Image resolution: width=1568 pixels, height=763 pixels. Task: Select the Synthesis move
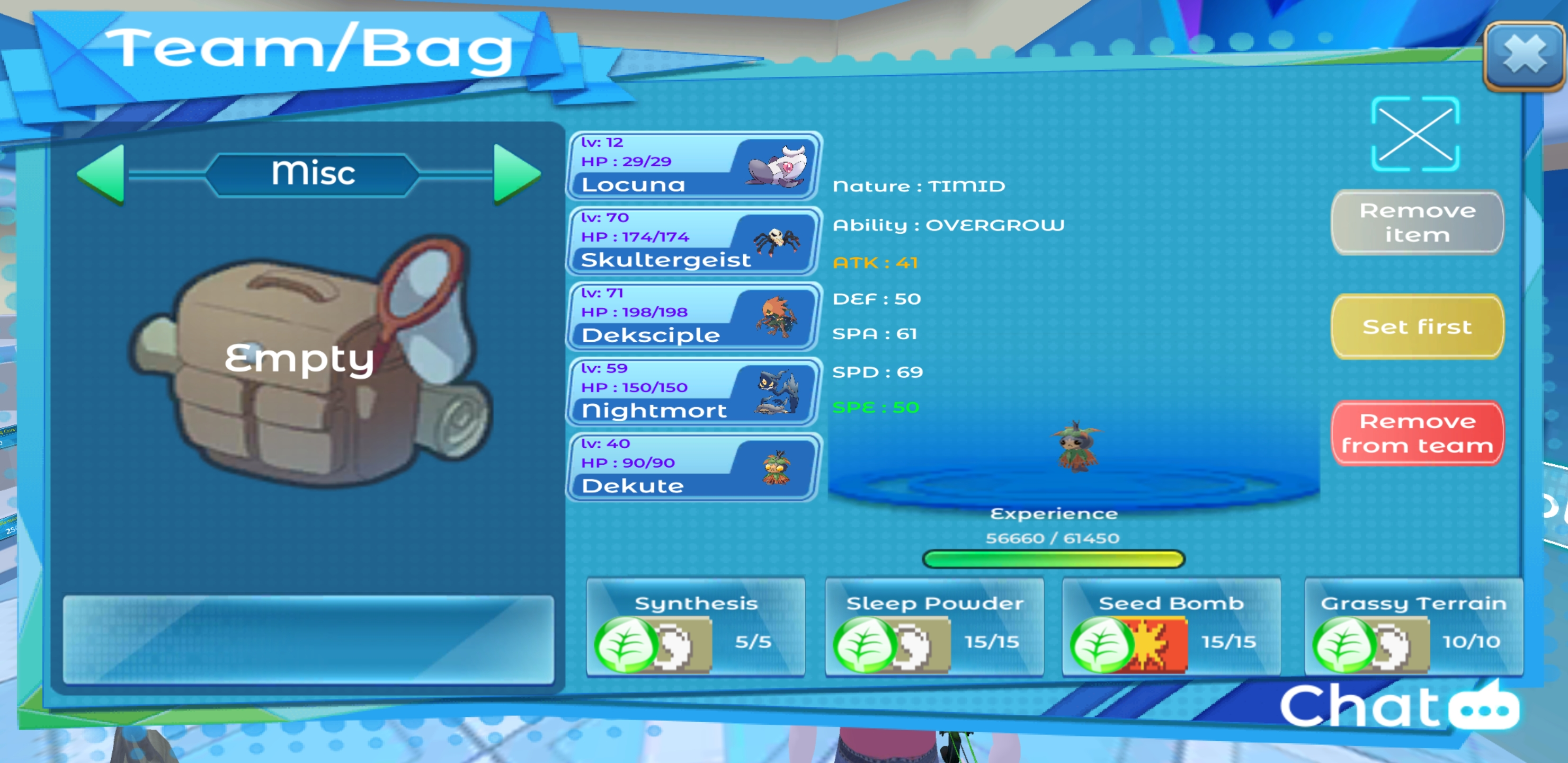(x=695, y=627)
